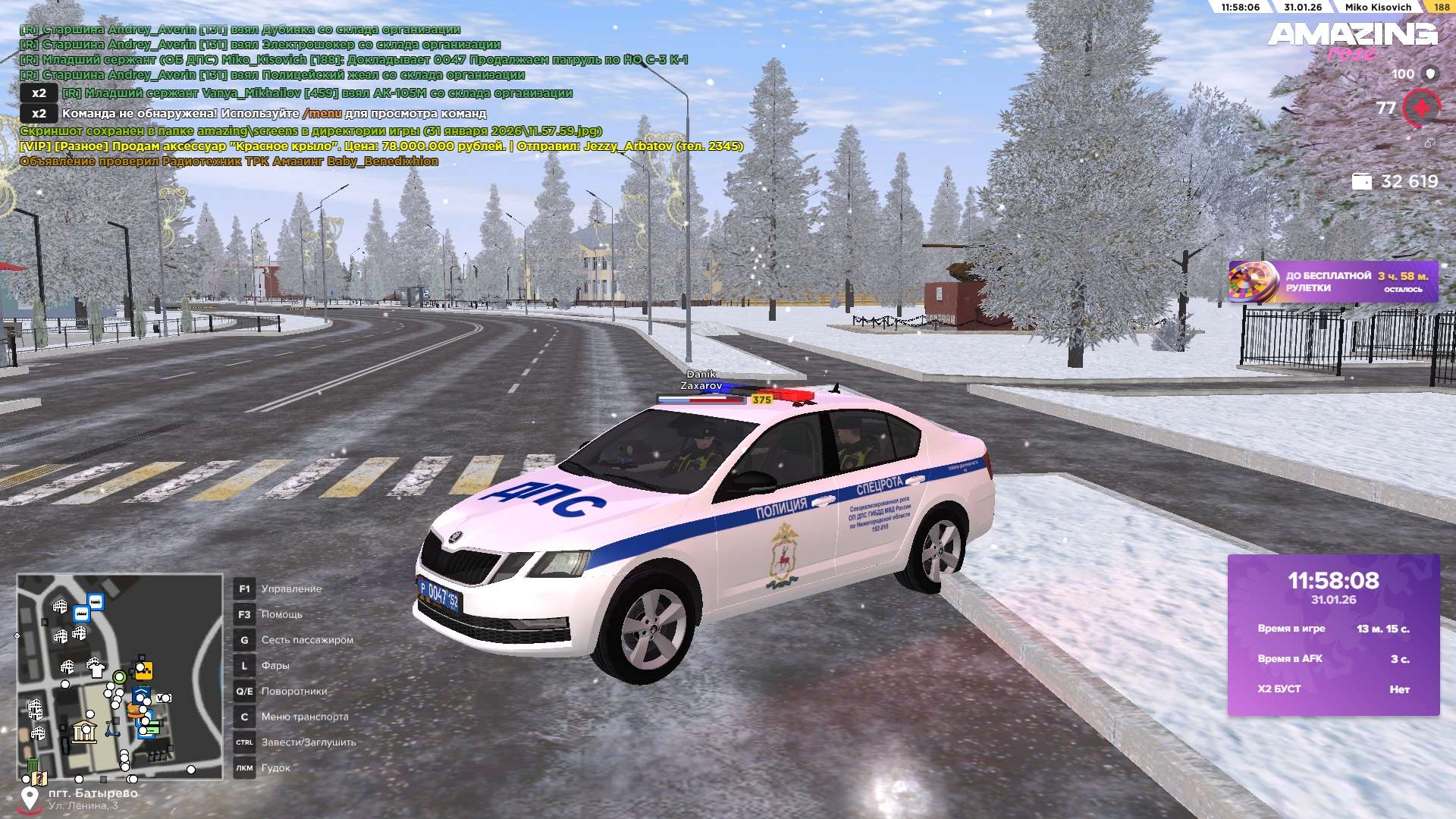
Task: Click the question-mark map icon on minimap
Action: [39, 778]
